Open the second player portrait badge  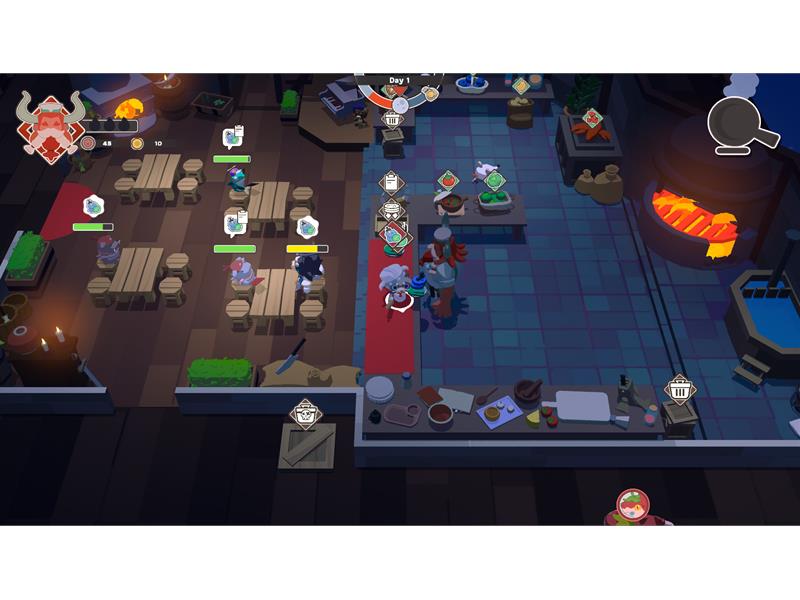click(x=631, y=506)
